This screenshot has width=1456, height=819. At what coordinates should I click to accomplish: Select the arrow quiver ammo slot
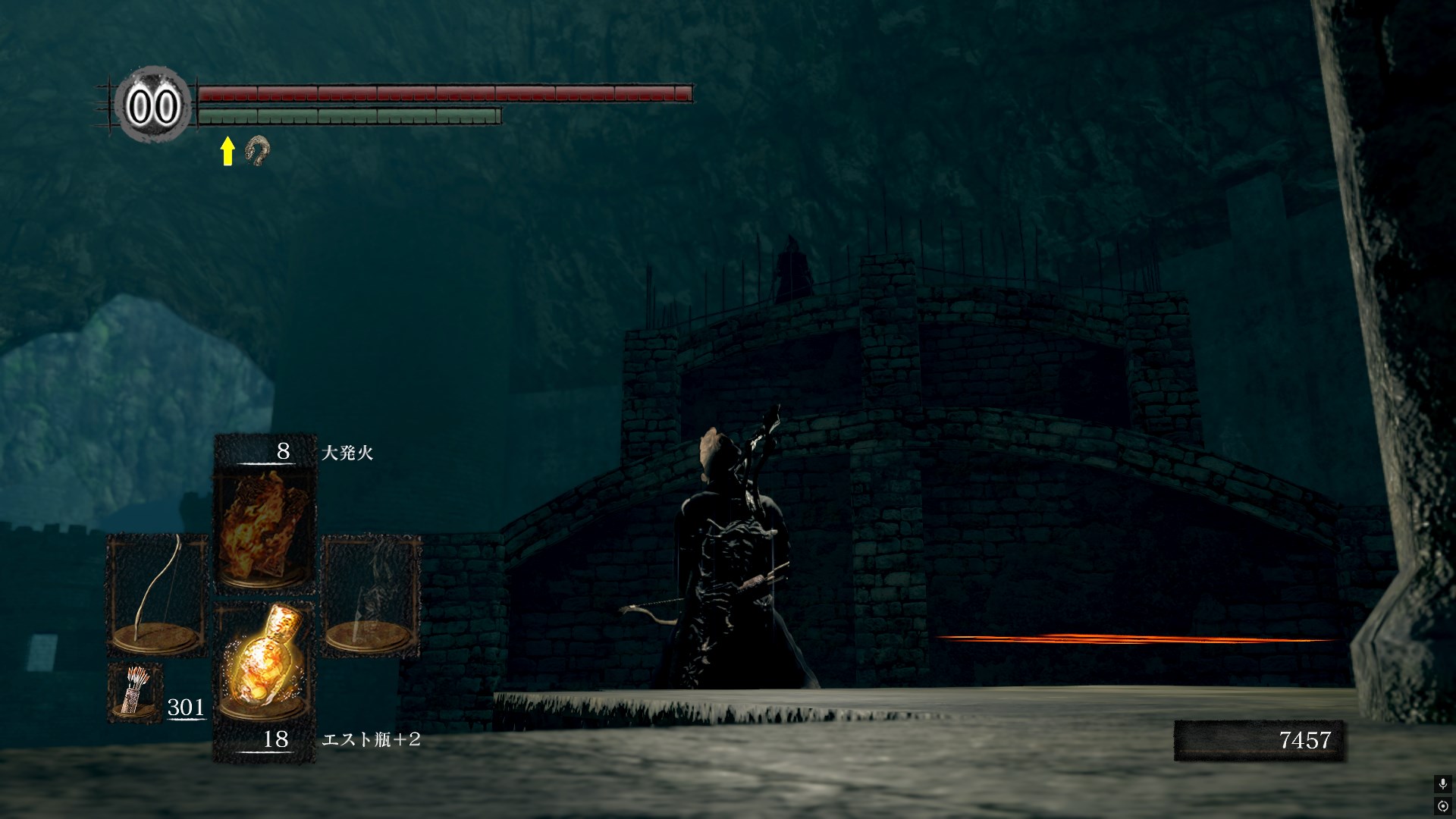click(x=135, y=692)
